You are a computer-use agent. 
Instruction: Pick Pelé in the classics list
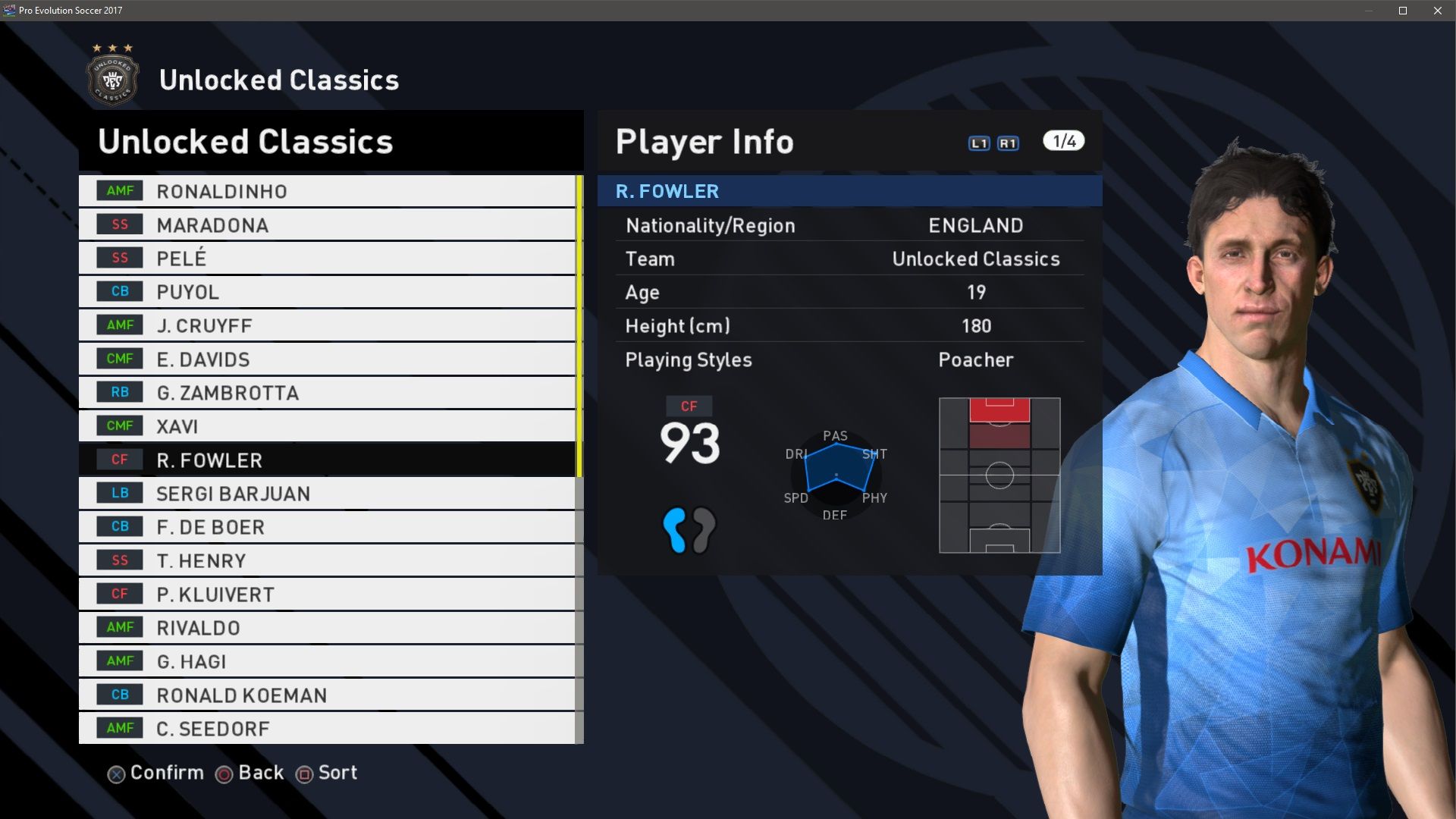(326, 259)
